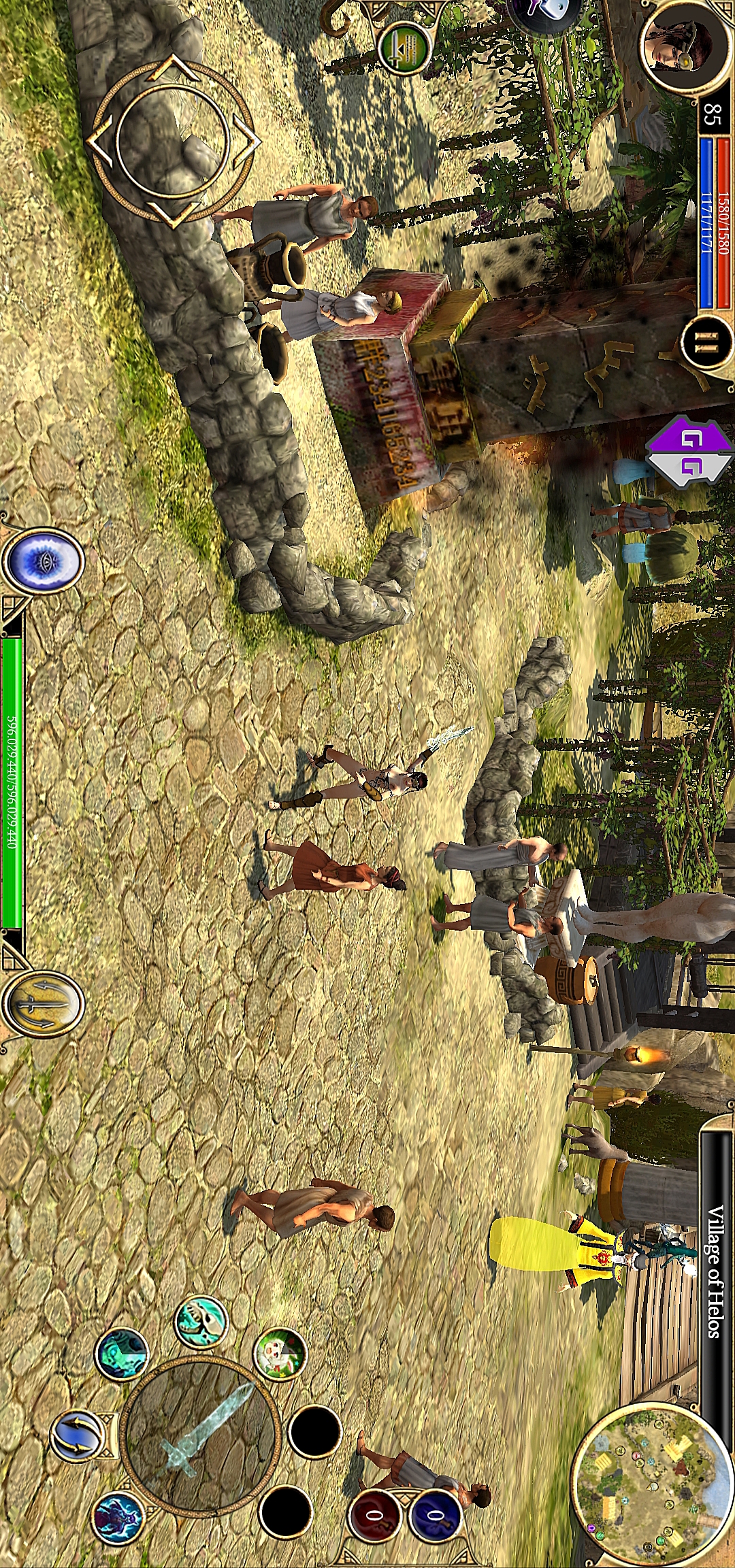Activate the teal skull skill
The height and width of the screenshot is (1568, 735).
point(201,1321)
